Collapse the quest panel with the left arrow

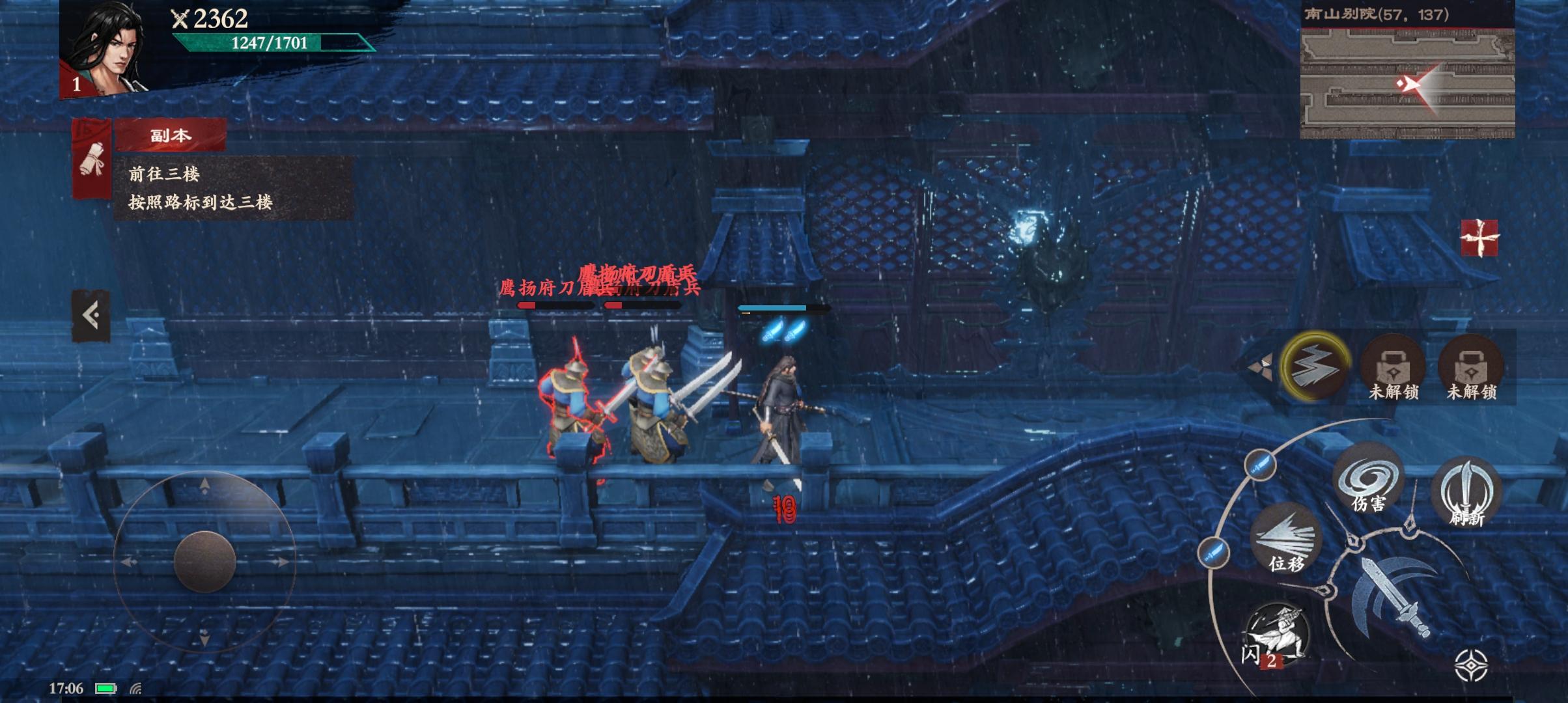tap(91, 316)
